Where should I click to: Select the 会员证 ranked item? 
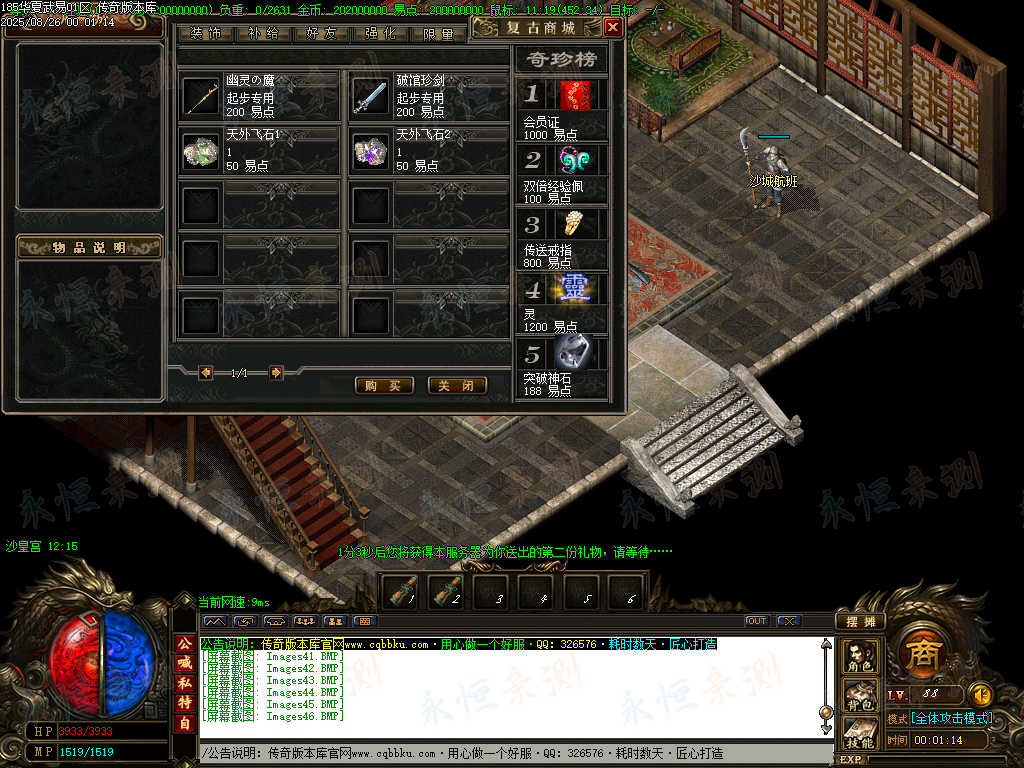(x=574, y=96)
